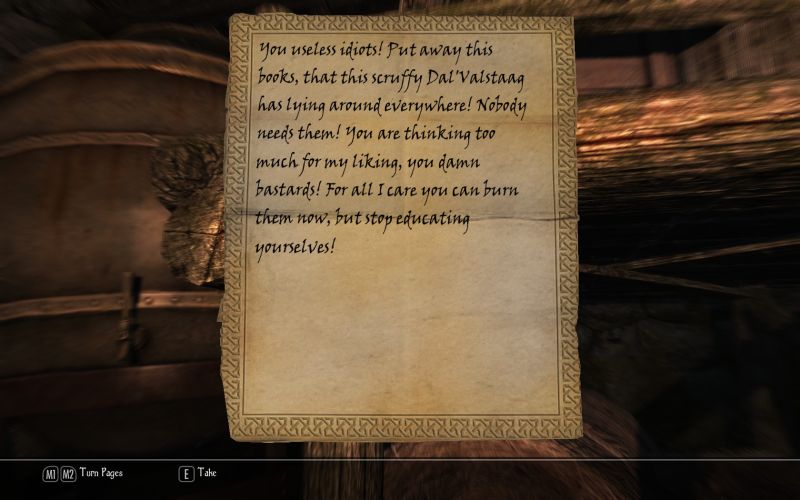Take the note using the Take button
800x500 pixels.
pos(198,473)
